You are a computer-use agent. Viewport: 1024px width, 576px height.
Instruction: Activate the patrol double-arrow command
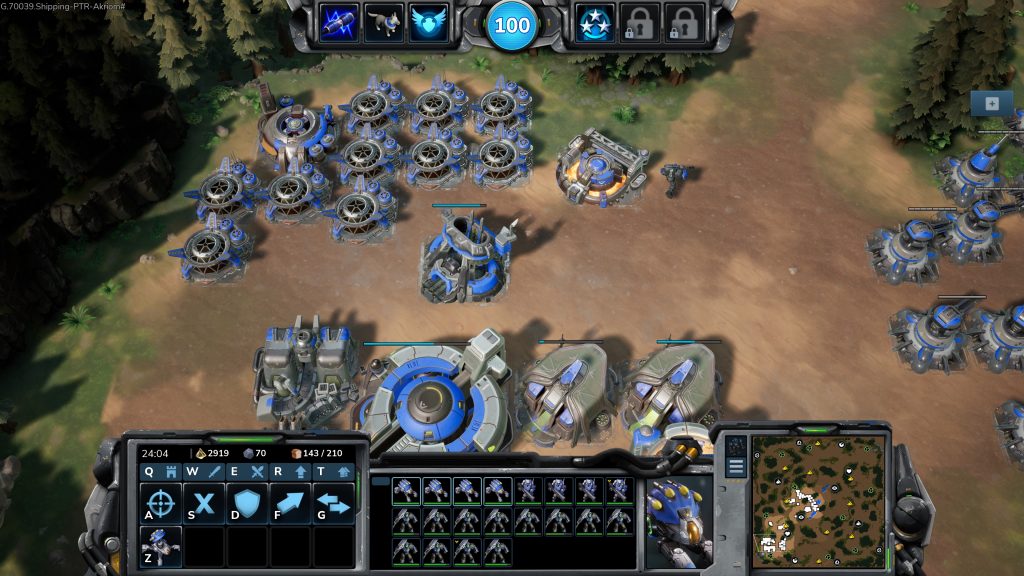click(334, 504)
